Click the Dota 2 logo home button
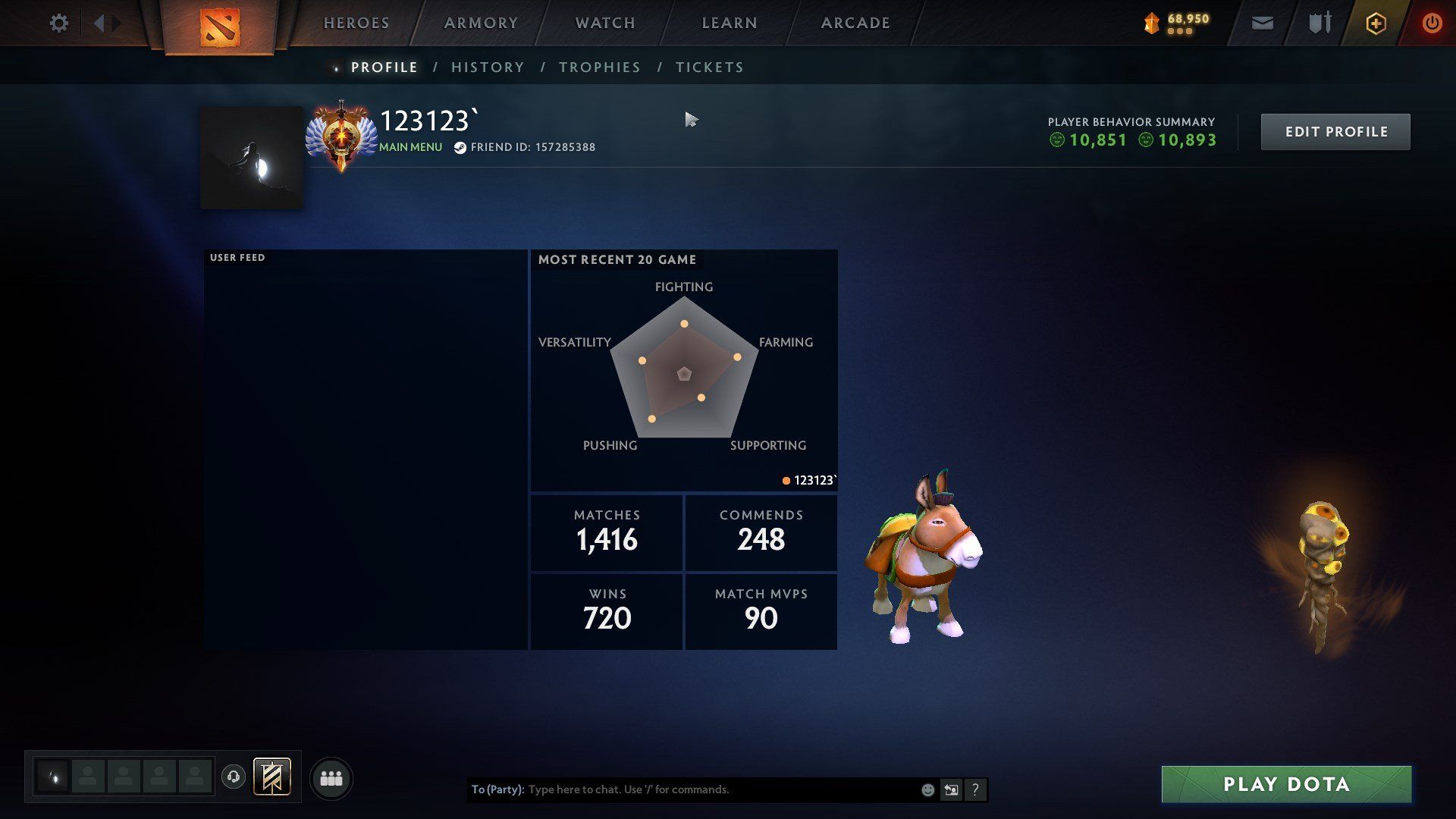This screenshot has height=819, width=1456. [x=220, y=27]
